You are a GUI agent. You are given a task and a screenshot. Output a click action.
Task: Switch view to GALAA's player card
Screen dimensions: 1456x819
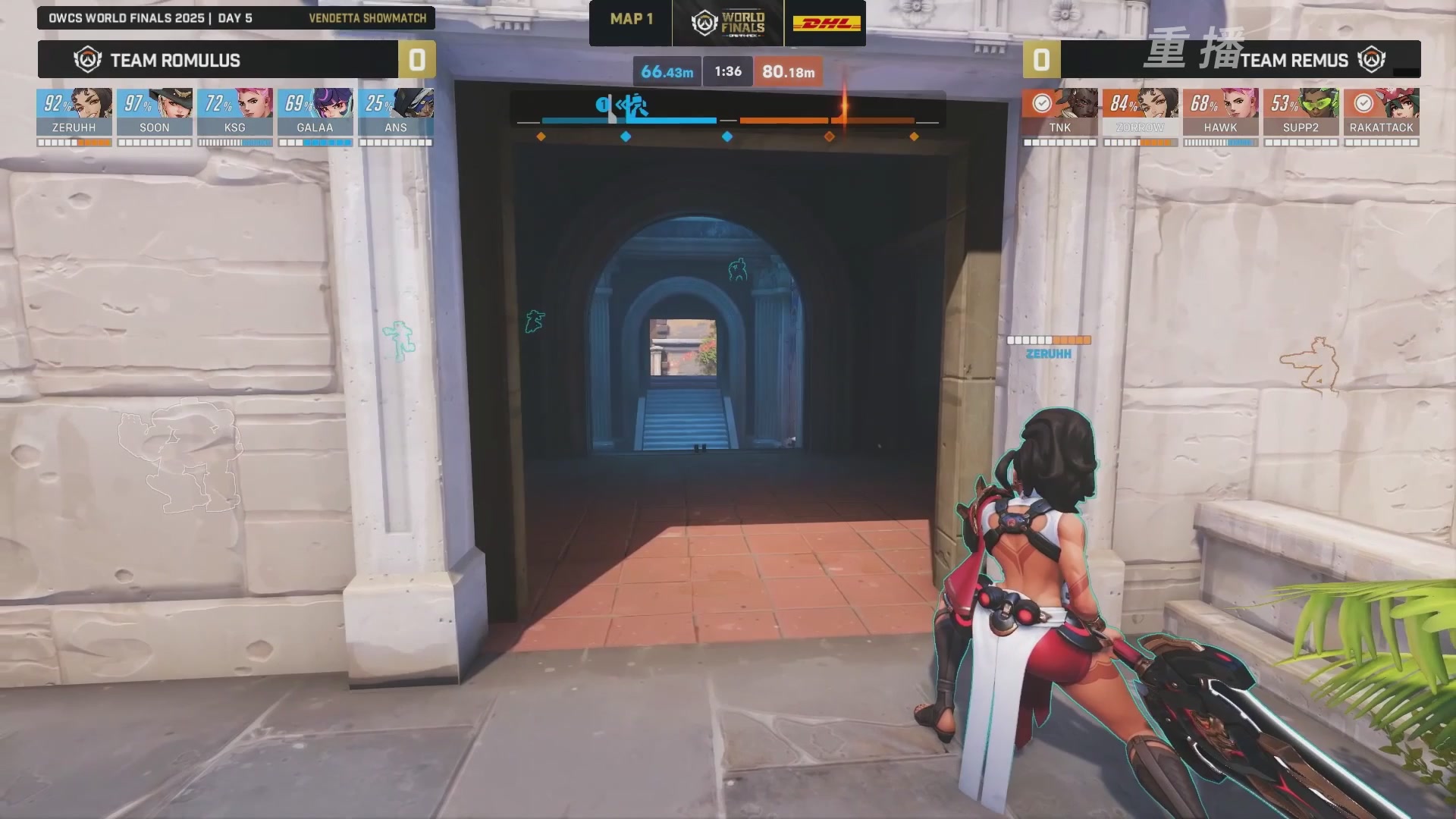[315, 112]
